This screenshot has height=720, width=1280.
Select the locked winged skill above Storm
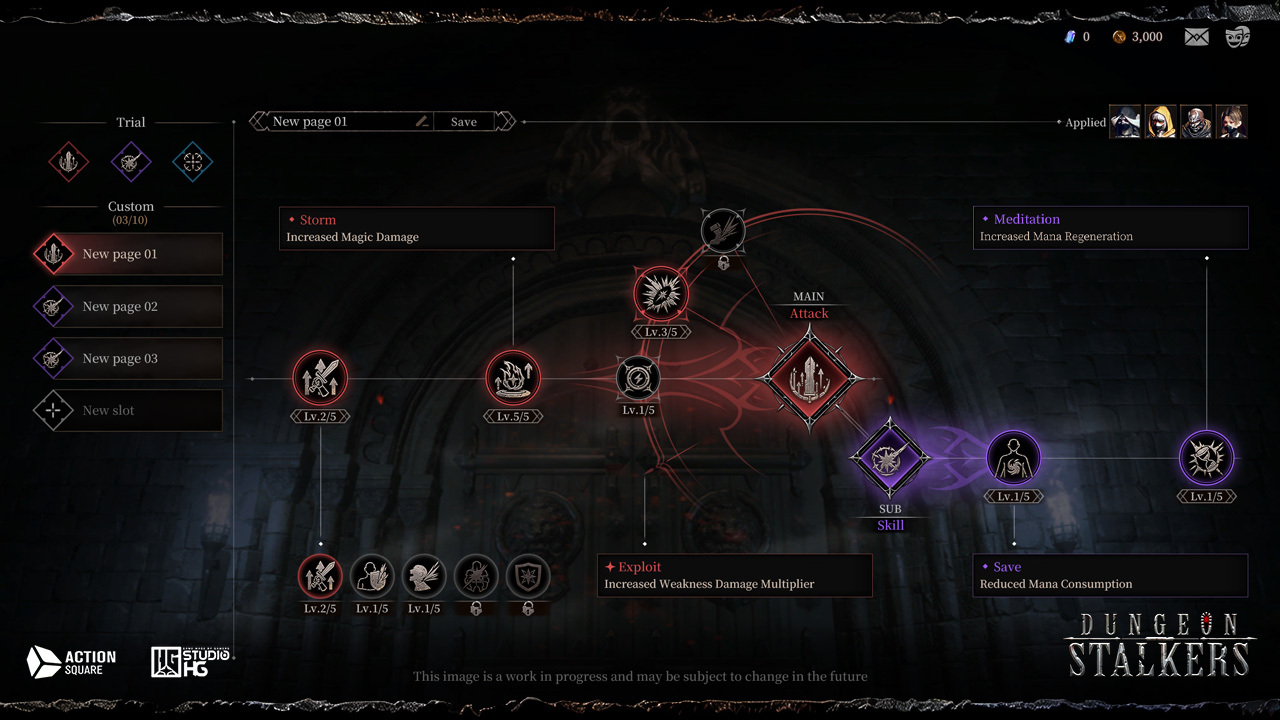(722, 230)
